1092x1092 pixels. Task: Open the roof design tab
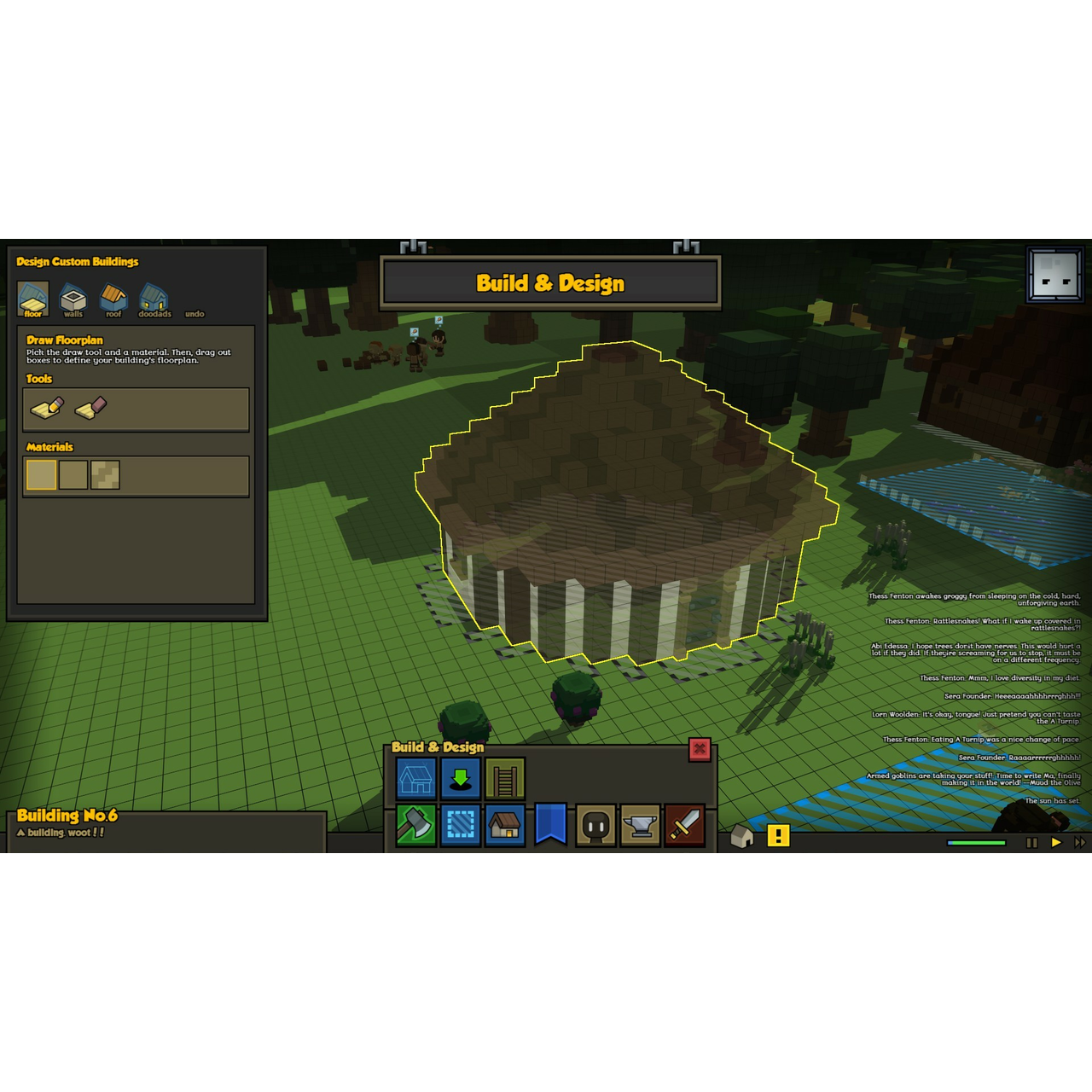click(x=113, y=299)
